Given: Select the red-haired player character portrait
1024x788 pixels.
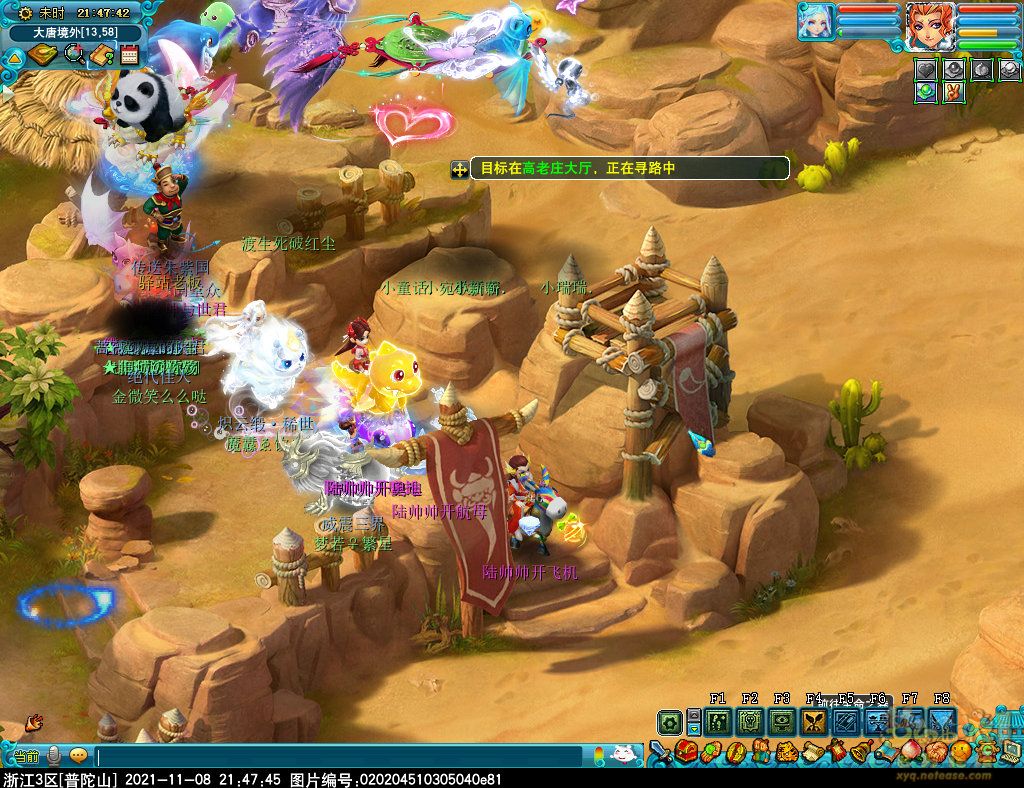Looking at the screenshot, I should [x=931, y=25].
